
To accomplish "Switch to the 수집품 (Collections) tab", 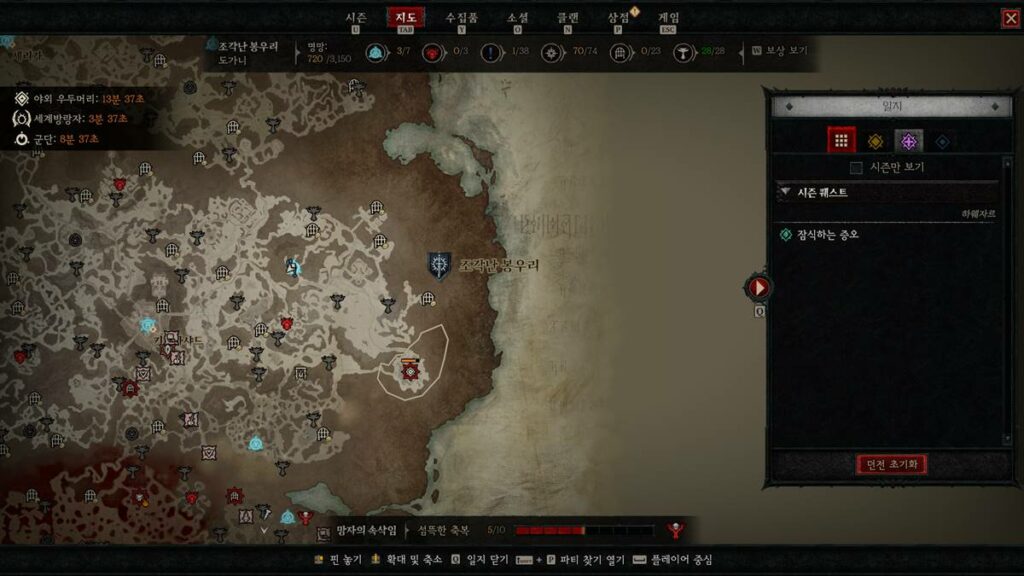I will point(461,17).
